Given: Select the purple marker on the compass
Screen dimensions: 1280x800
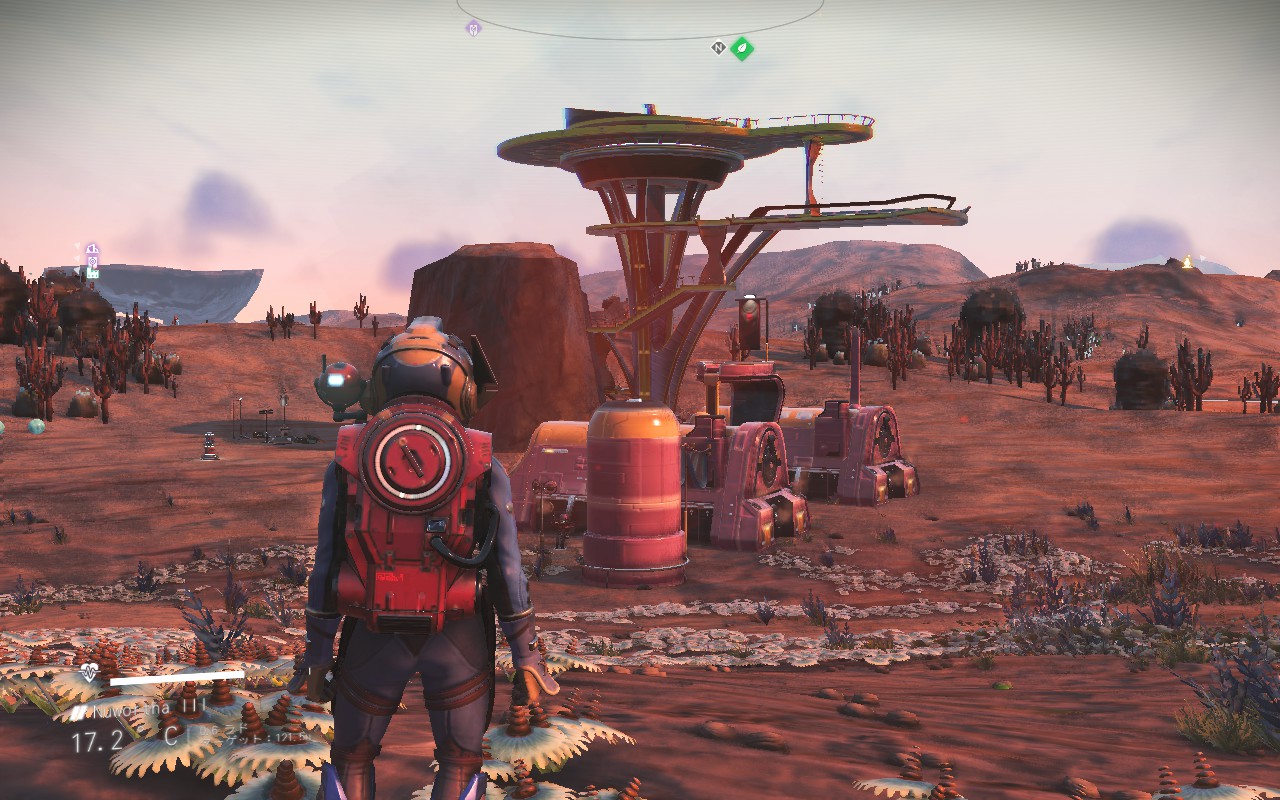Looking at the screenshot, I should (x=473, y=28).
